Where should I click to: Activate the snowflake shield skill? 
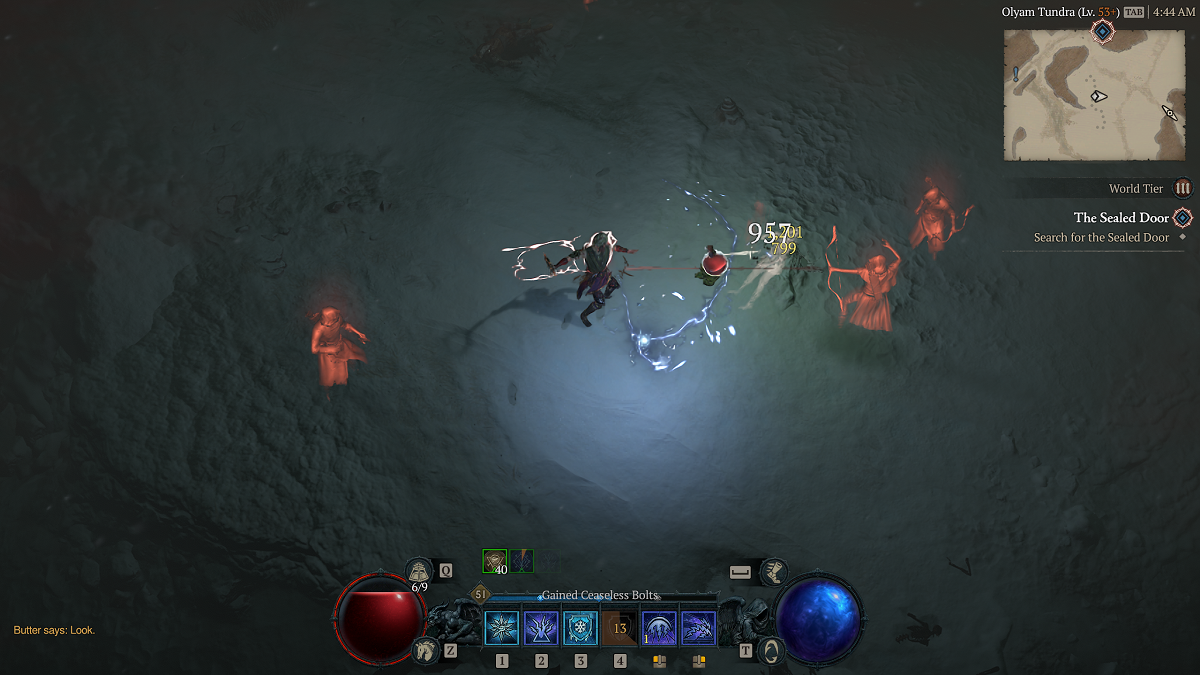[580, 628]
